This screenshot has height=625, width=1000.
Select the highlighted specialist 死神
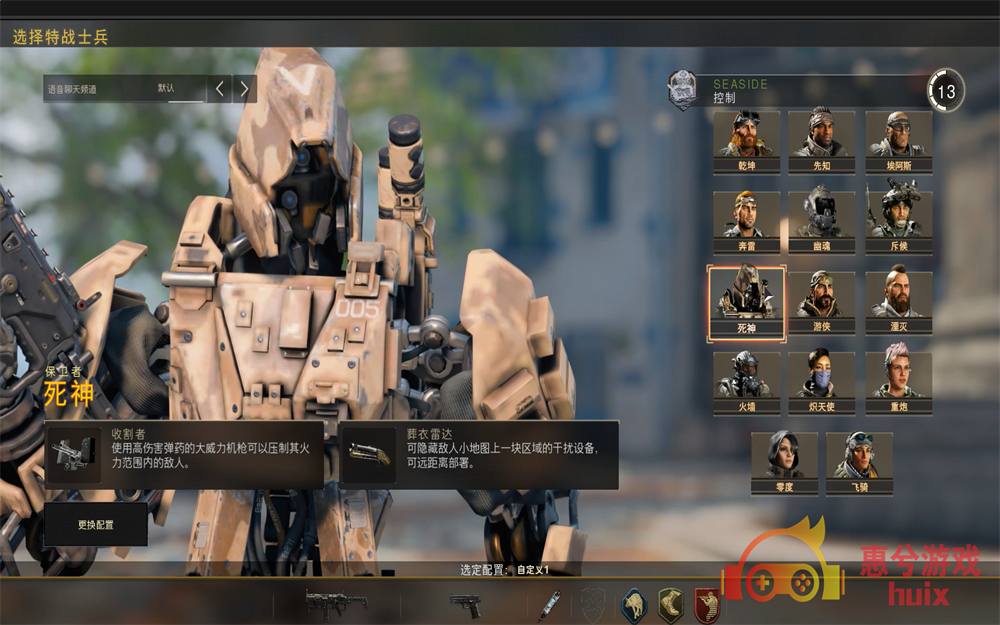pyautogui.click(x=747, y=302)
